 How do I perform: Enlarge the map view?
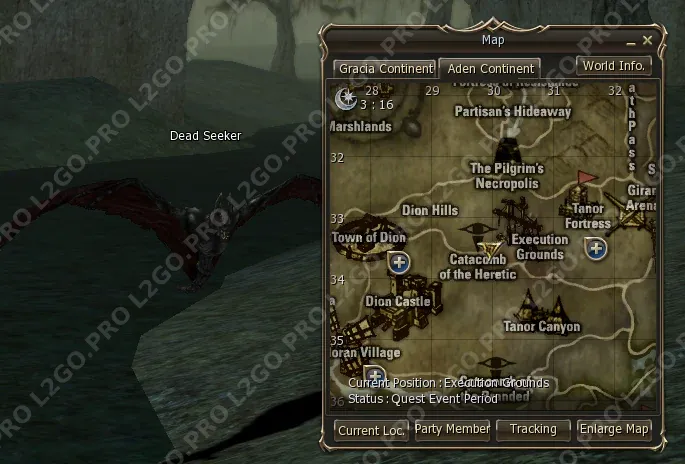[x=615, y=429]
